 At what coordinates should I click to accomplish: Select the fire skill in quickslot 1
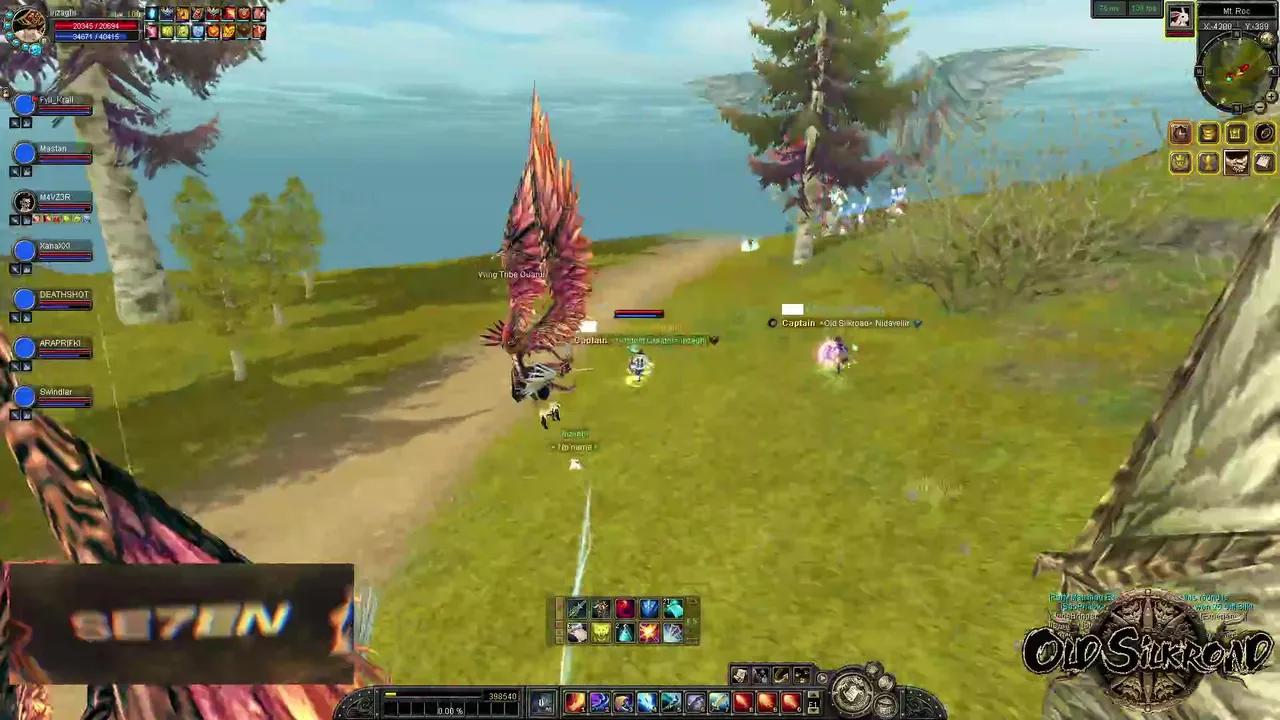pyautogui.click(x=576, y=700)
